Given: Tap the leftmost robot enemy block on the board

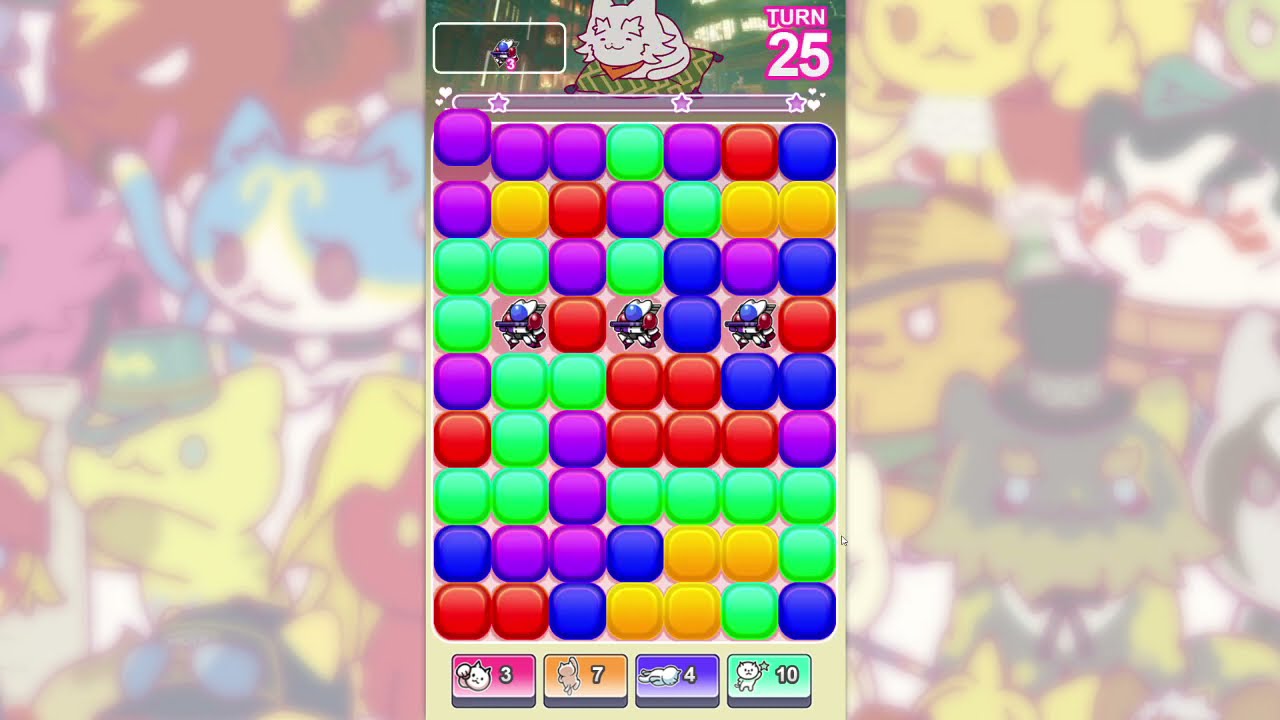Looking at the screenshot, I should point(520,324).
